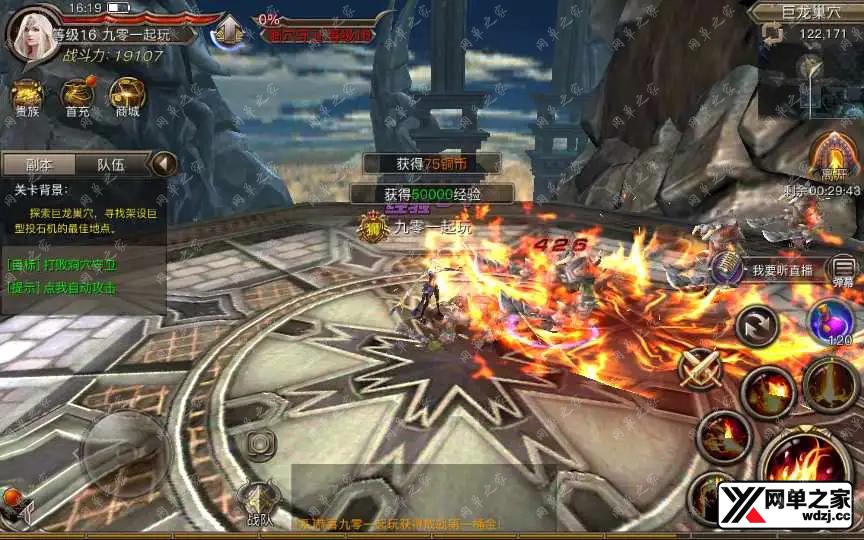
Task: Click the gold up-arrow upgrade icon
Action: coord(229,31)
